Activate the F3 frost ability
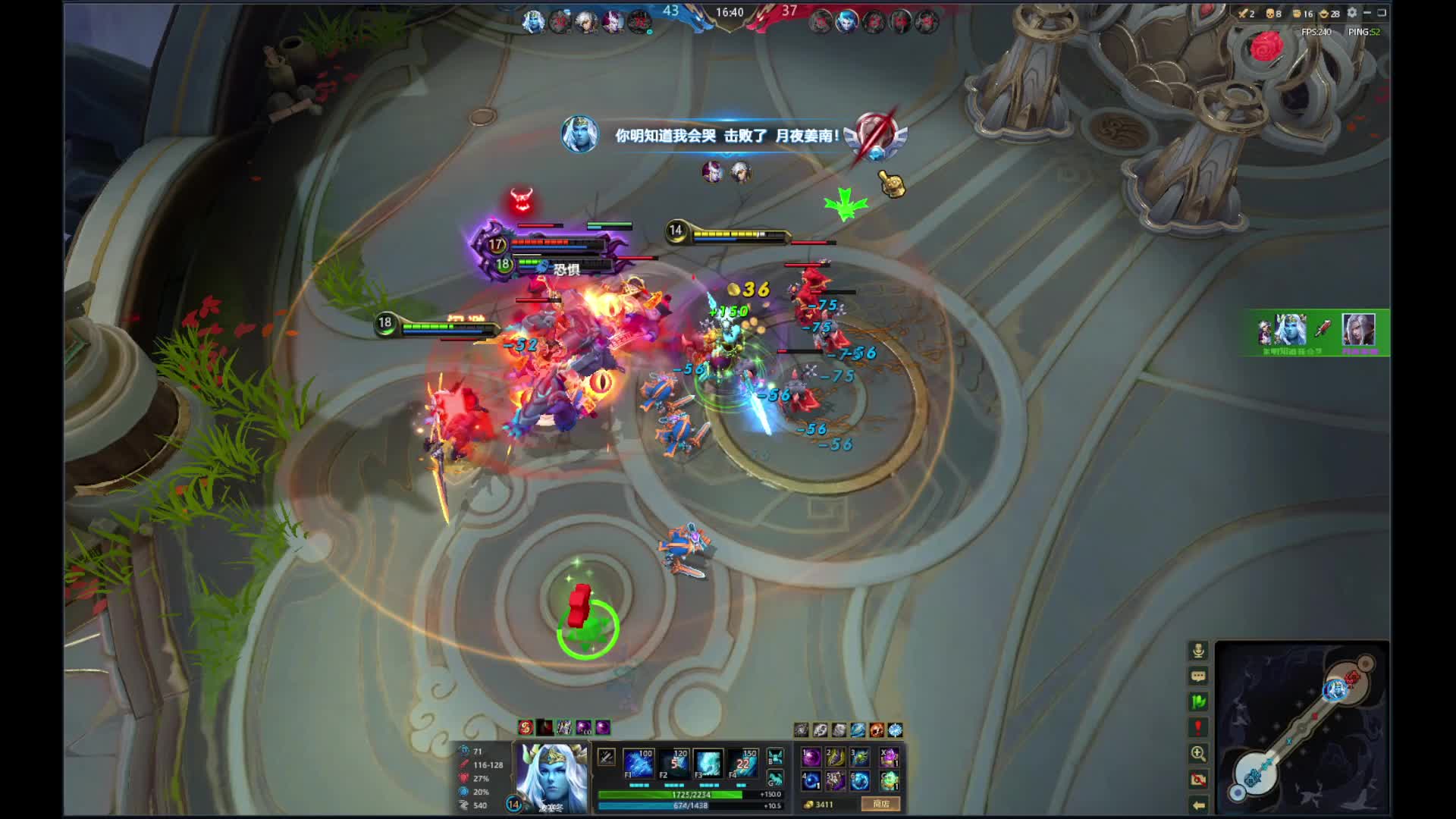Screen dimensions: 1456x819 [x=708, y=764]
